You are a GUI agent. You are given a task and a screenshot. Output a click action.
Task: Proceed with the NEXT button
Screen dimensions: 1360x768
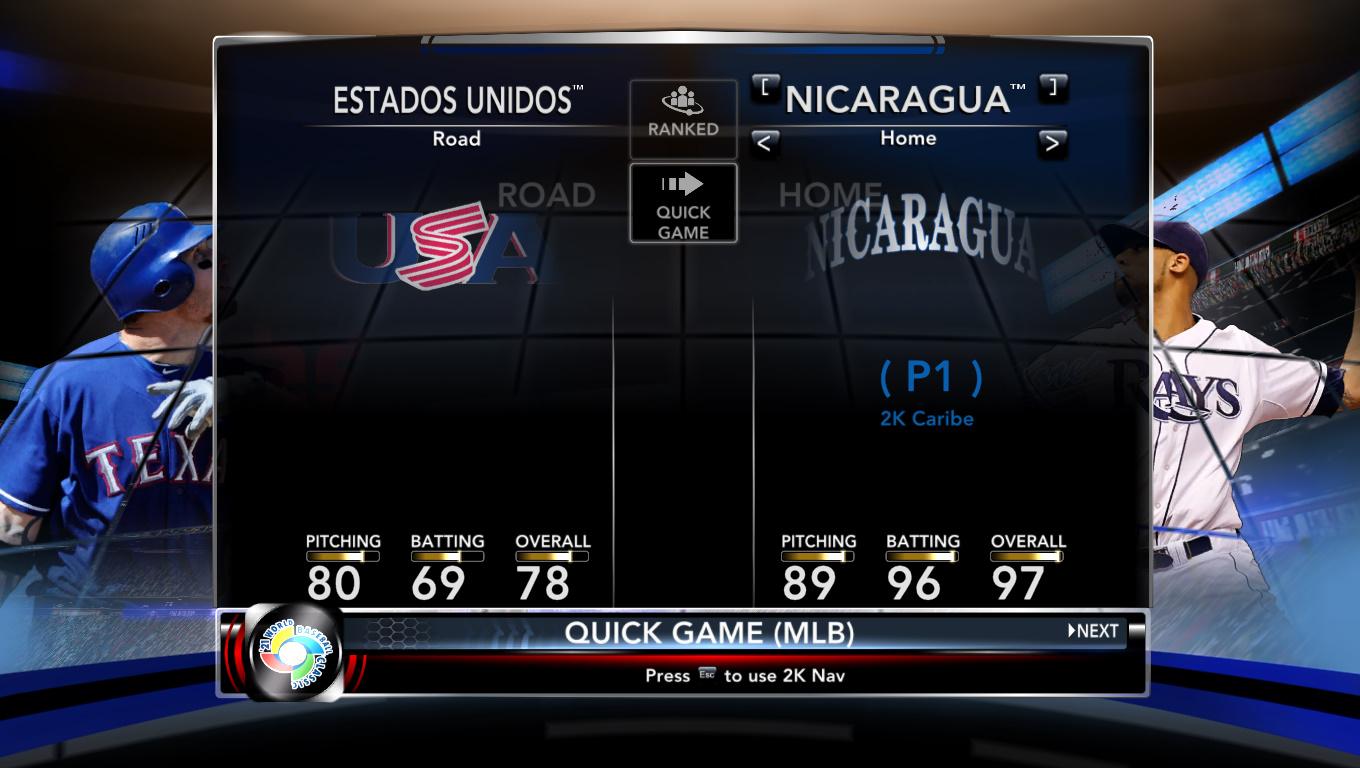point(1093,631)
